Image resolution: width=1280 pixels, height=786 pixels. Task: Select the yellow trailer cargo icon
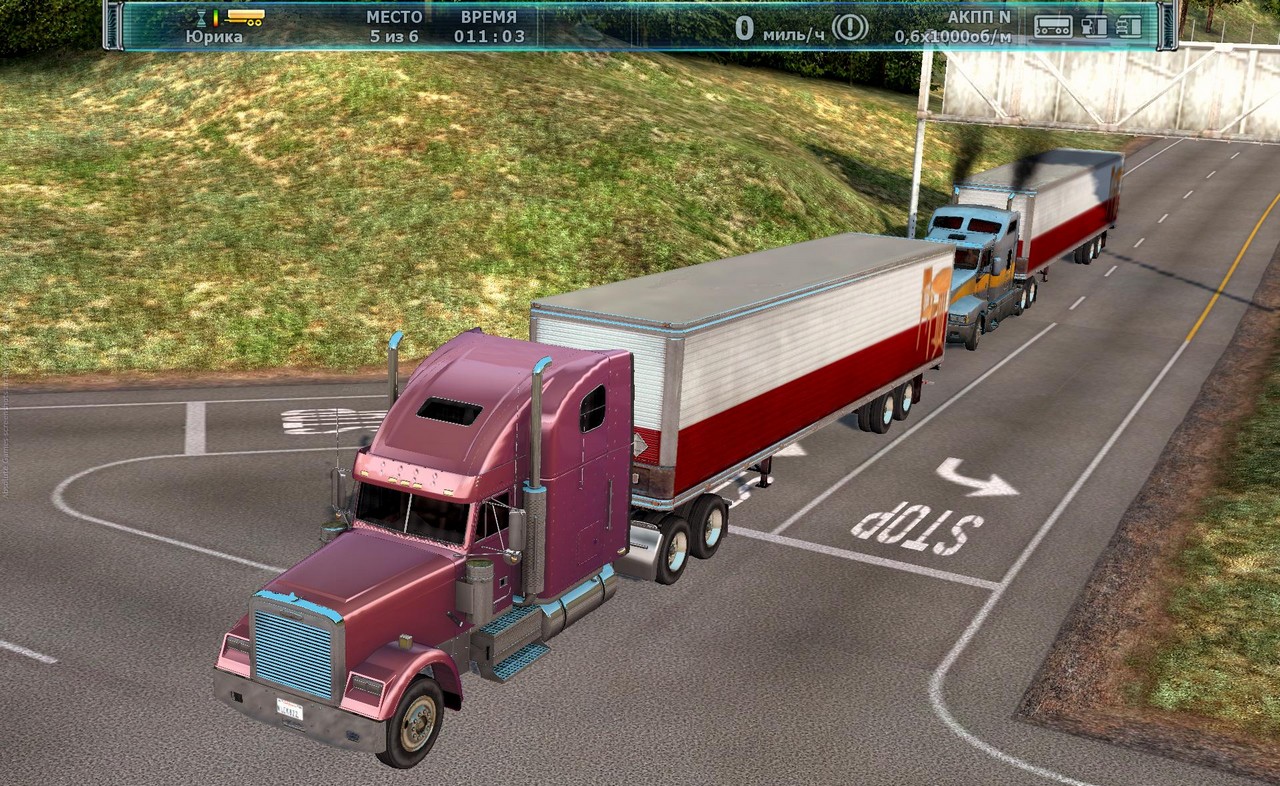[245, 17]
